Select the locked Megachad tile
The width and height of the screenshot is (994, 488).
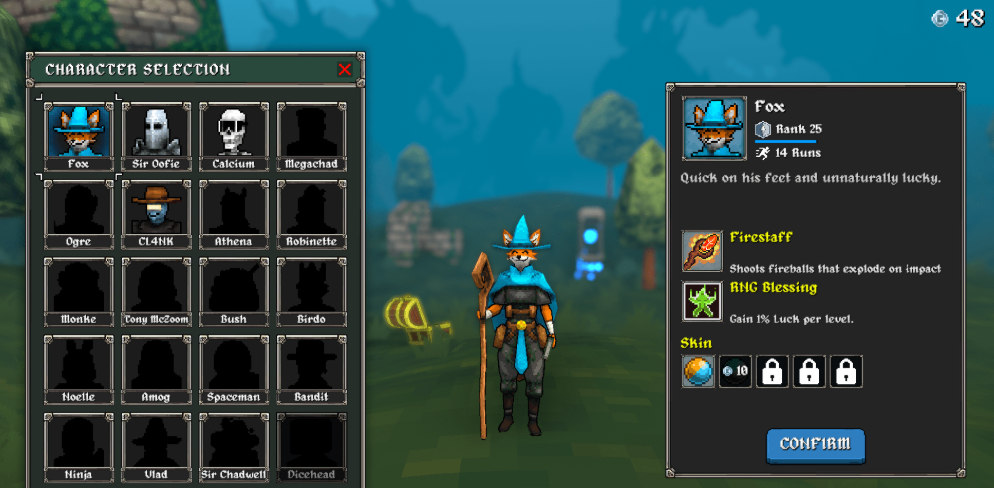[x=311, y=135]
